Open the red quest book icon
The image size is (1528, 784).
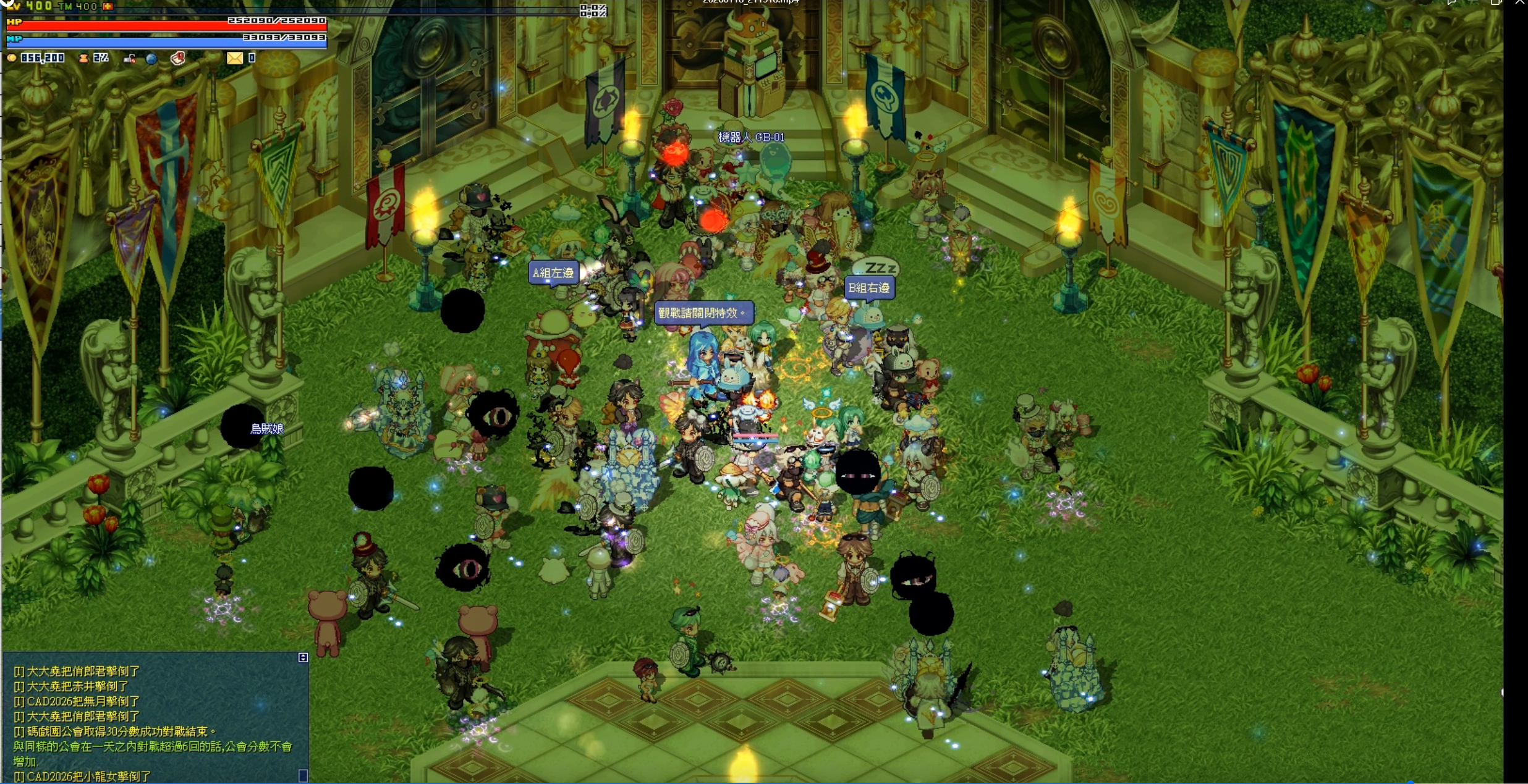[178, 59]
